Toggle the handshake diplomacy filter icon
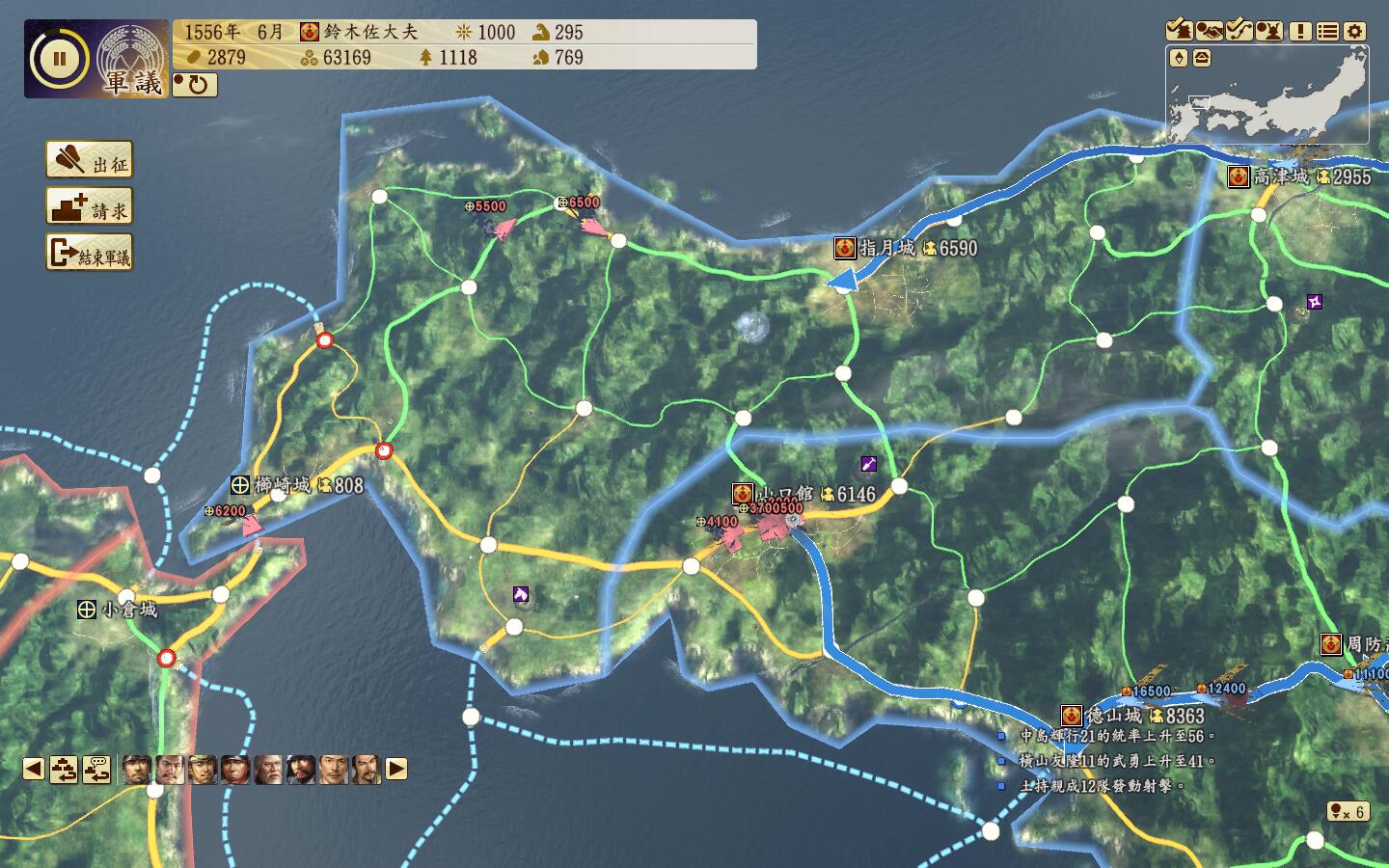1389x868 pixels. click(x=1210, y=31)
